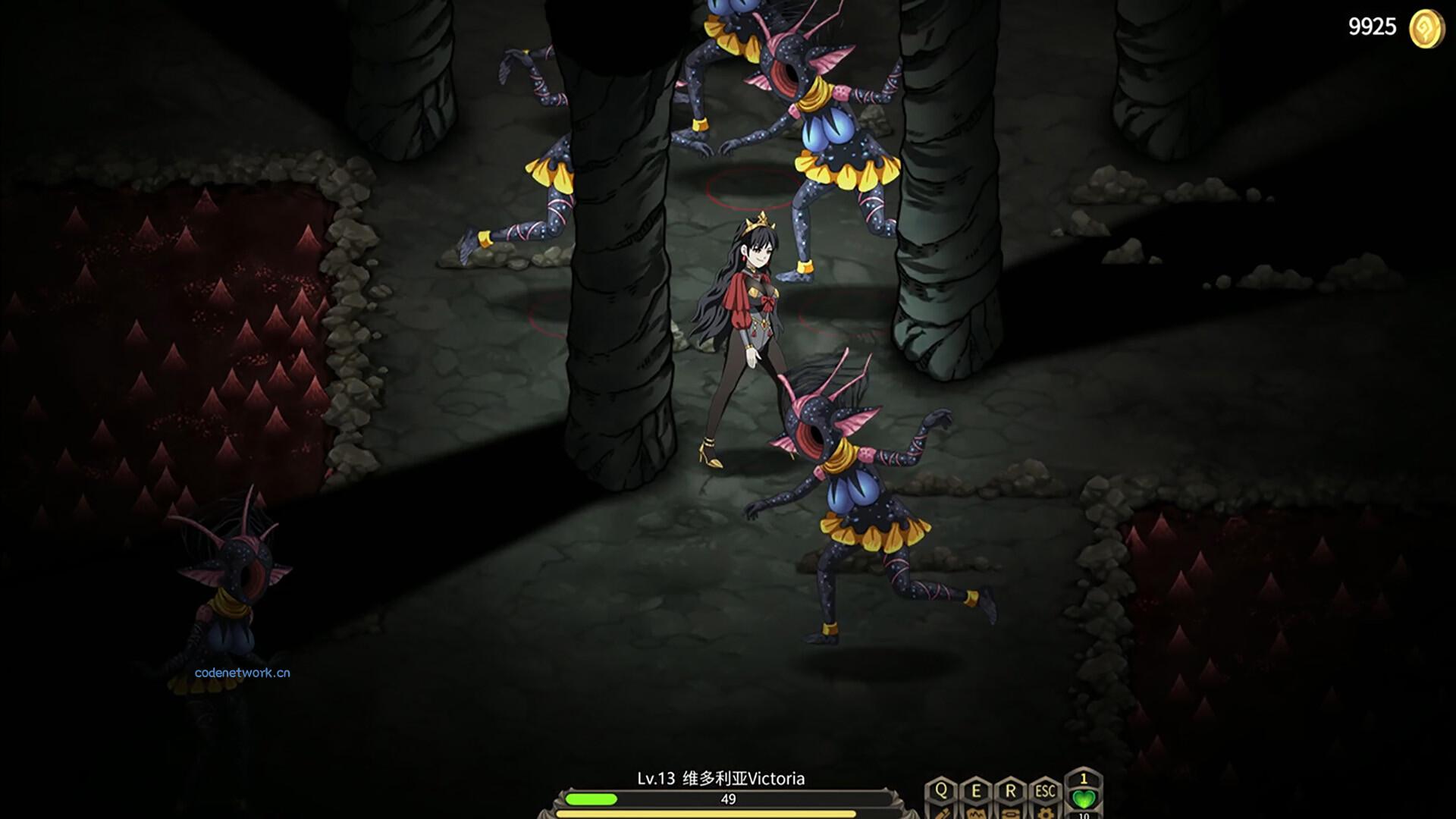Click the E hexagonal hotkey button
Image resolution: width=1456 pixels, height=819 pixels.
click(977, 790)
